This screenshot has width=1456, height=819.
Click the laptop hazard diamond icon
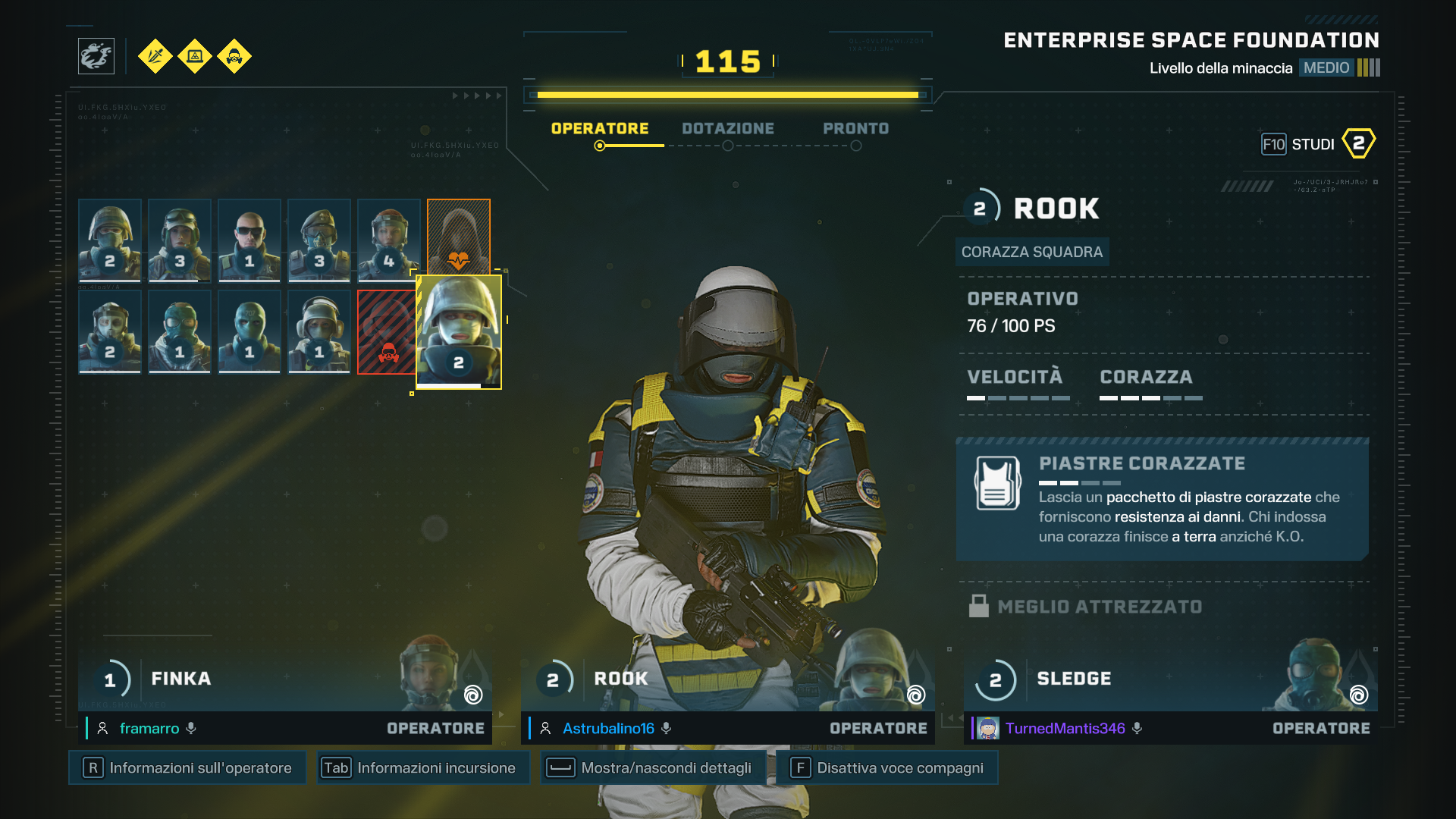tap(195, 56)
